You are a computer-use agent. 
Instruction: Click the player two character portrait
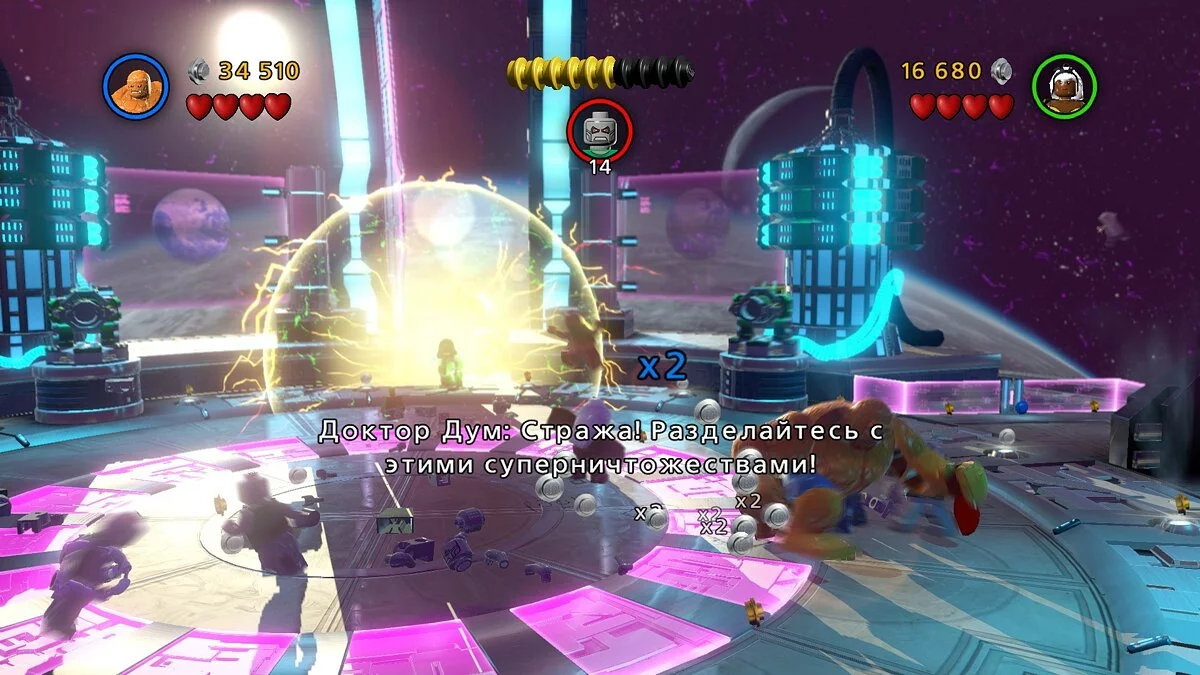(x=1064, y=87)
